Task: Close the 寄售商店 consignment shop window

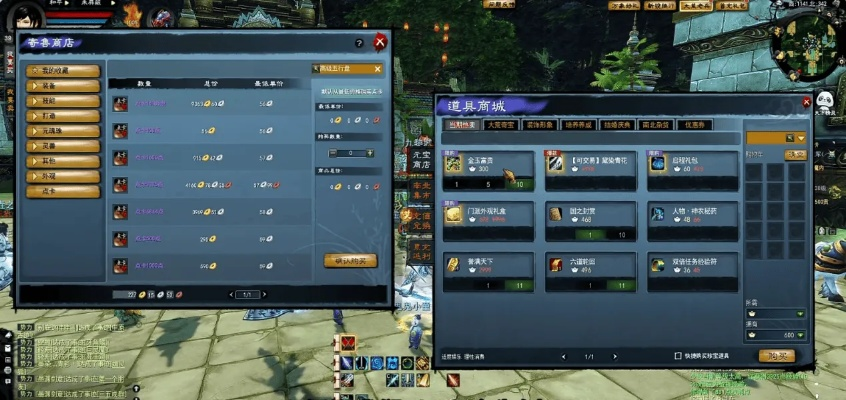Action: (x=380, y=42)
